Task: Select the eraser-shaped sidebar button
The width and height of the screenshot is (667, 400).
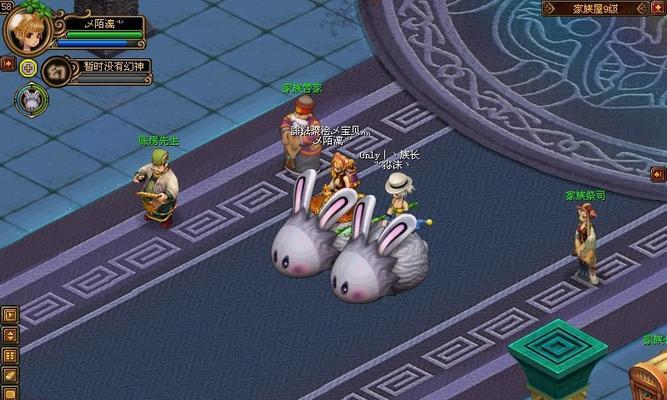Action: (10, 375)
